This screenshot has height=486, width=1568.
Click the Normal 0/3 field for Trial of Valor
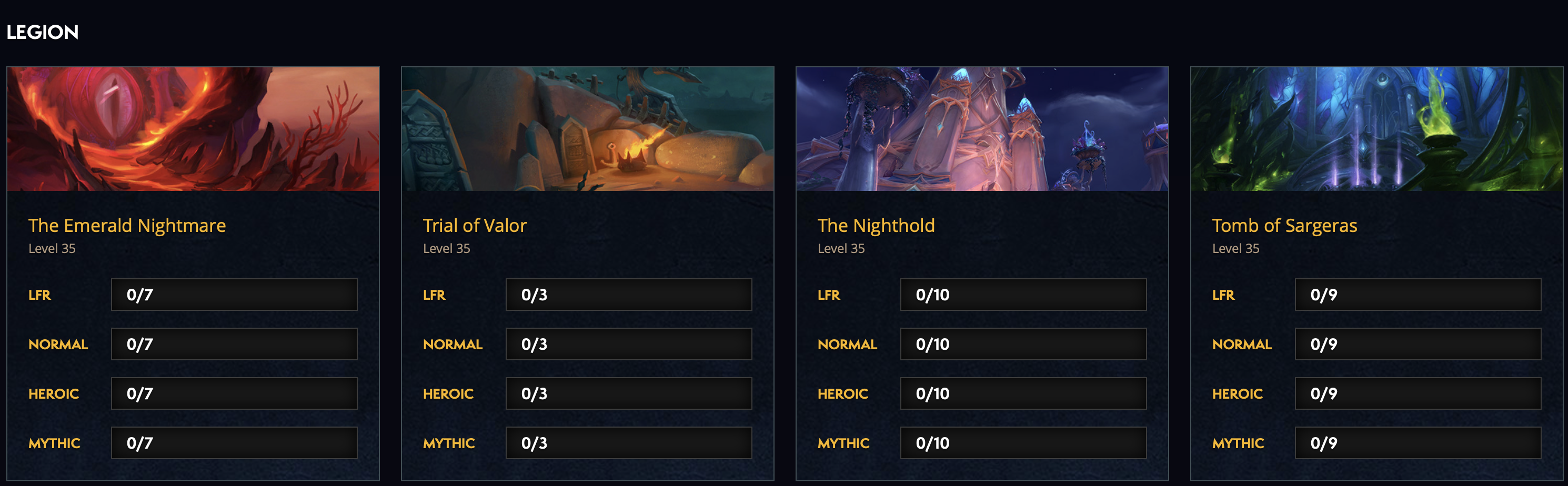click(x=628, y=343)
